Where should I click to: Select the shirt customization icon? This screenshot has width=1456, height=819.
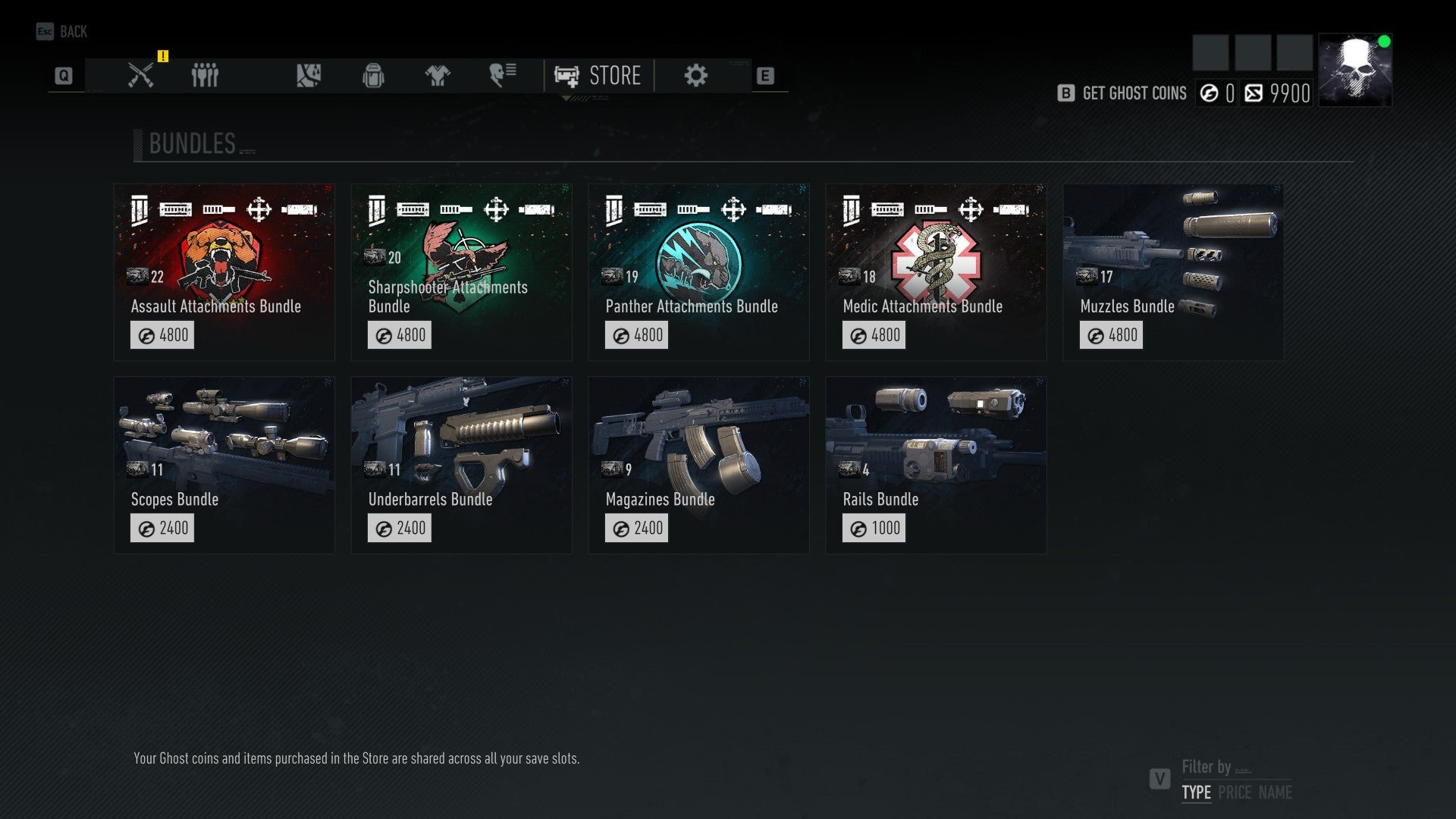[x=436, y=75]
